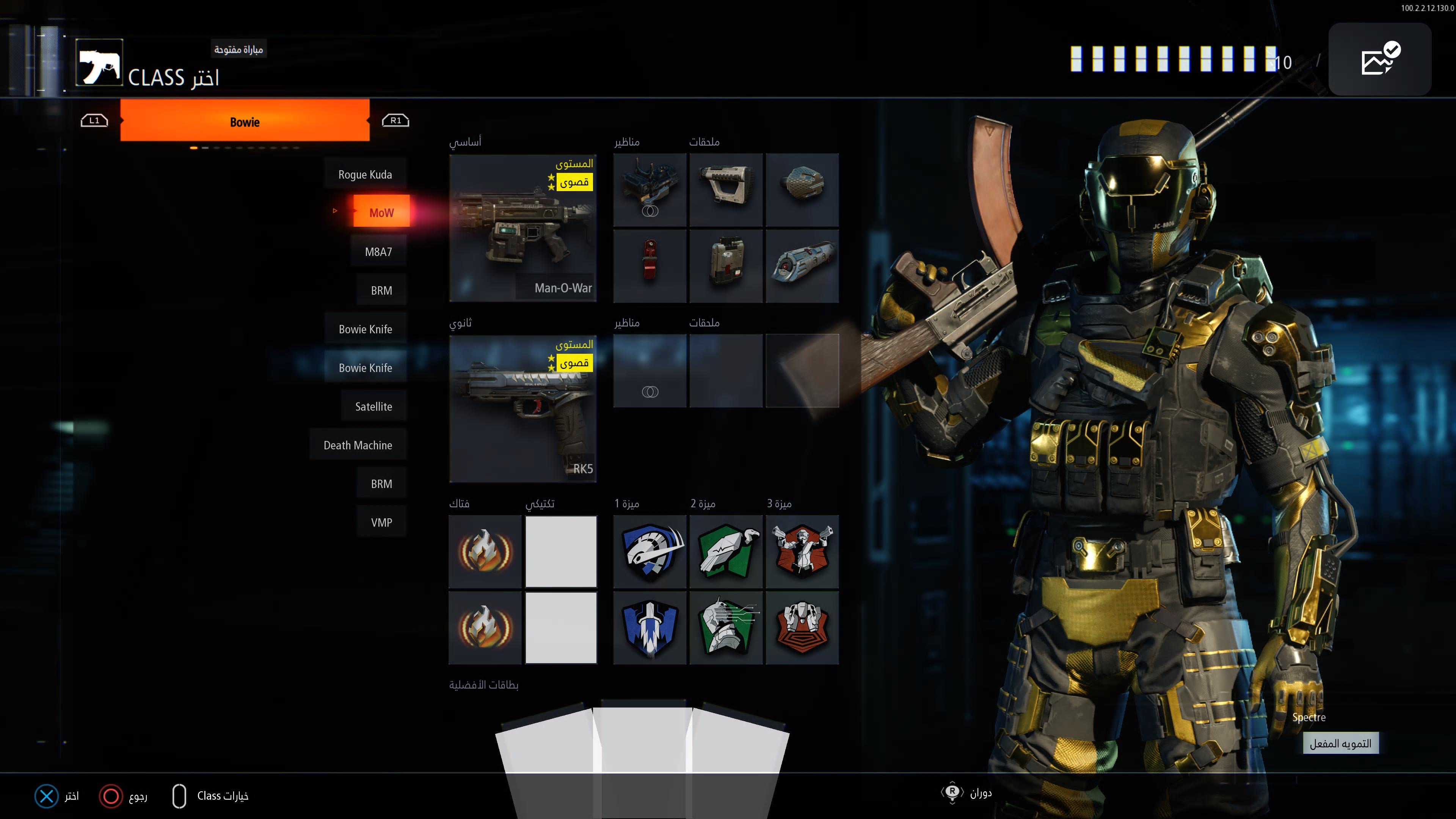Screen dimensions: 1456x819
Task: Click the picture-with-checkmark icon button
Action: click(1379, 59)
